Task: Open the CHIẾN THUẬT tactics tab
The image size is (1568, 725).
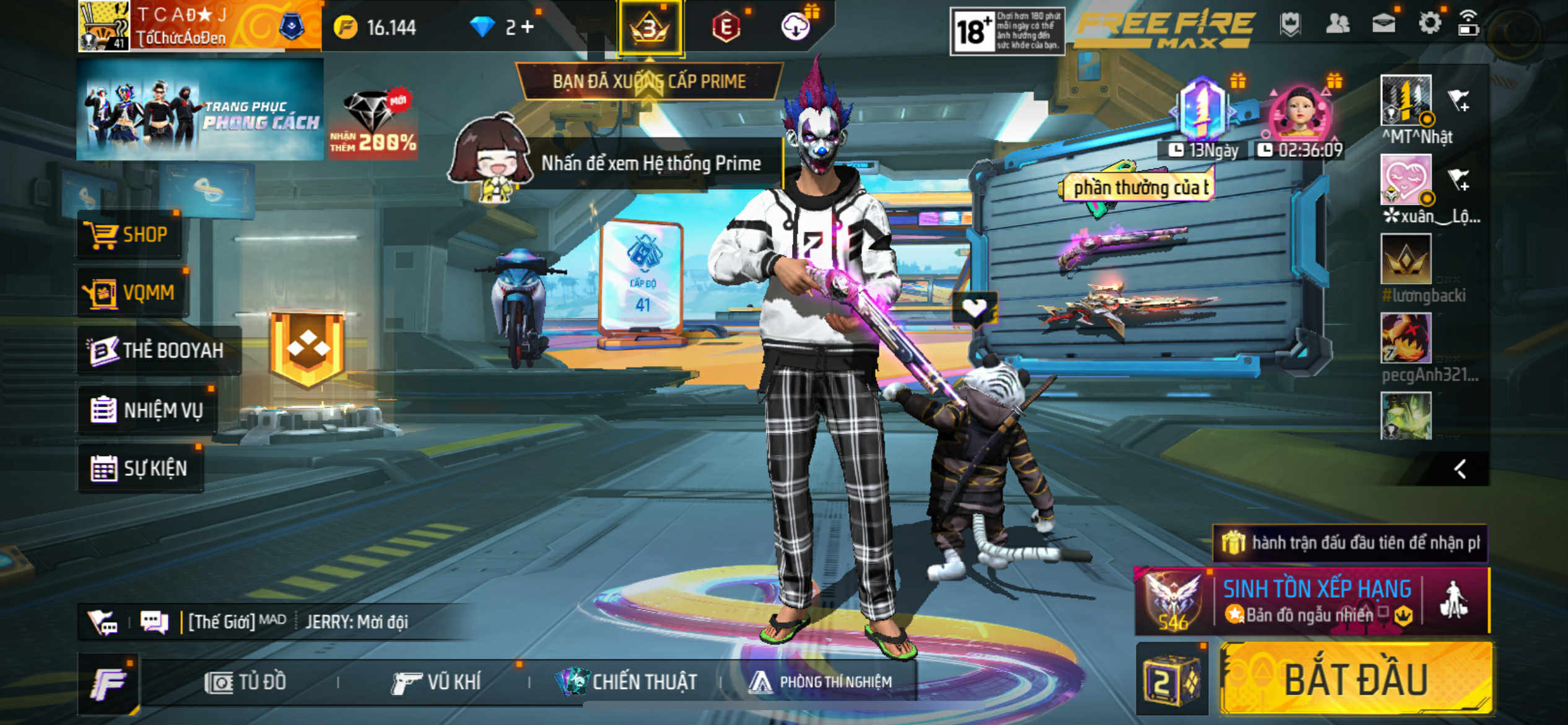Action: point(627,682)
